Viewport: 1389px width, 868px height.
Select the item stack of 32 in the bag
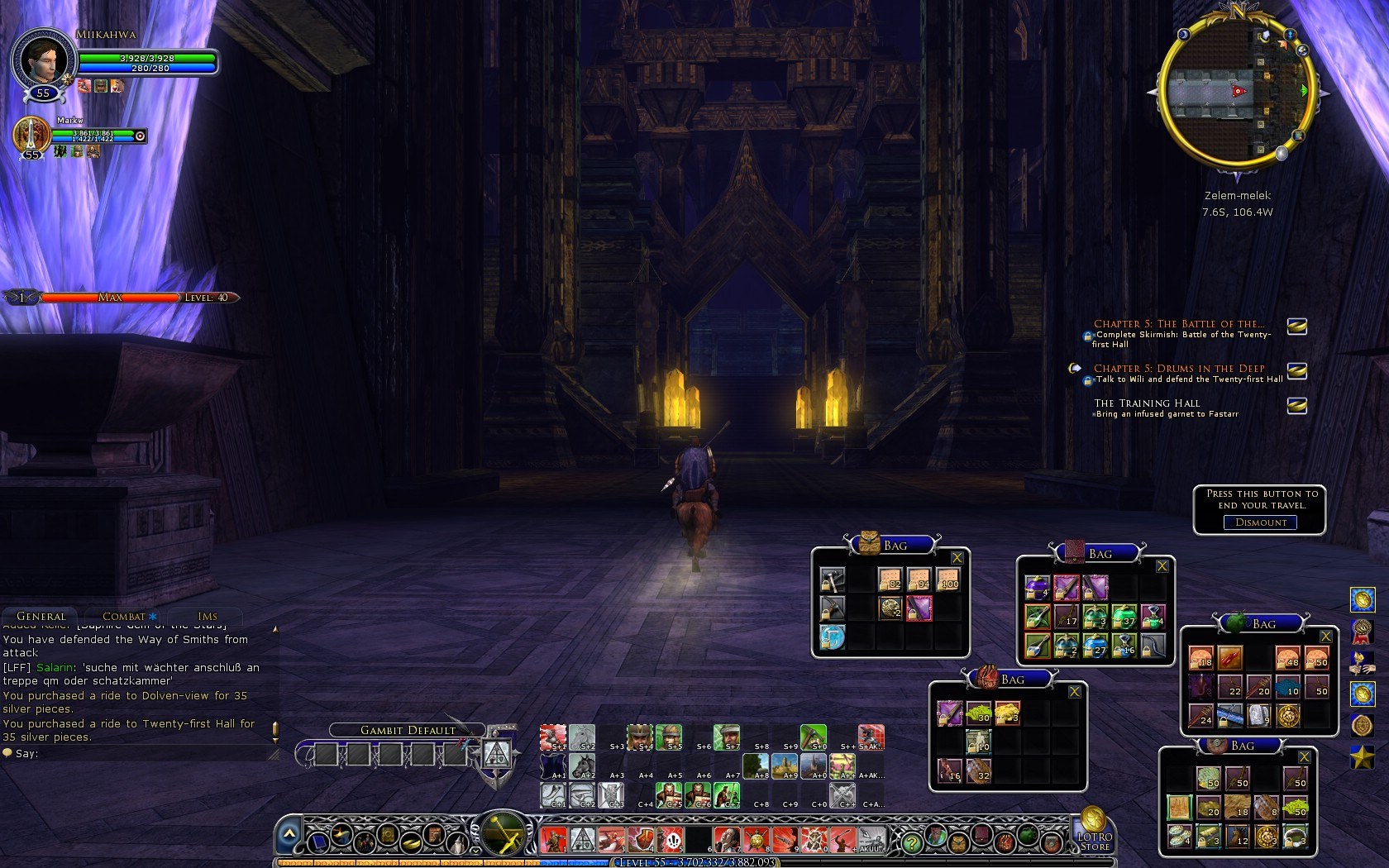[x=979, y=770]
